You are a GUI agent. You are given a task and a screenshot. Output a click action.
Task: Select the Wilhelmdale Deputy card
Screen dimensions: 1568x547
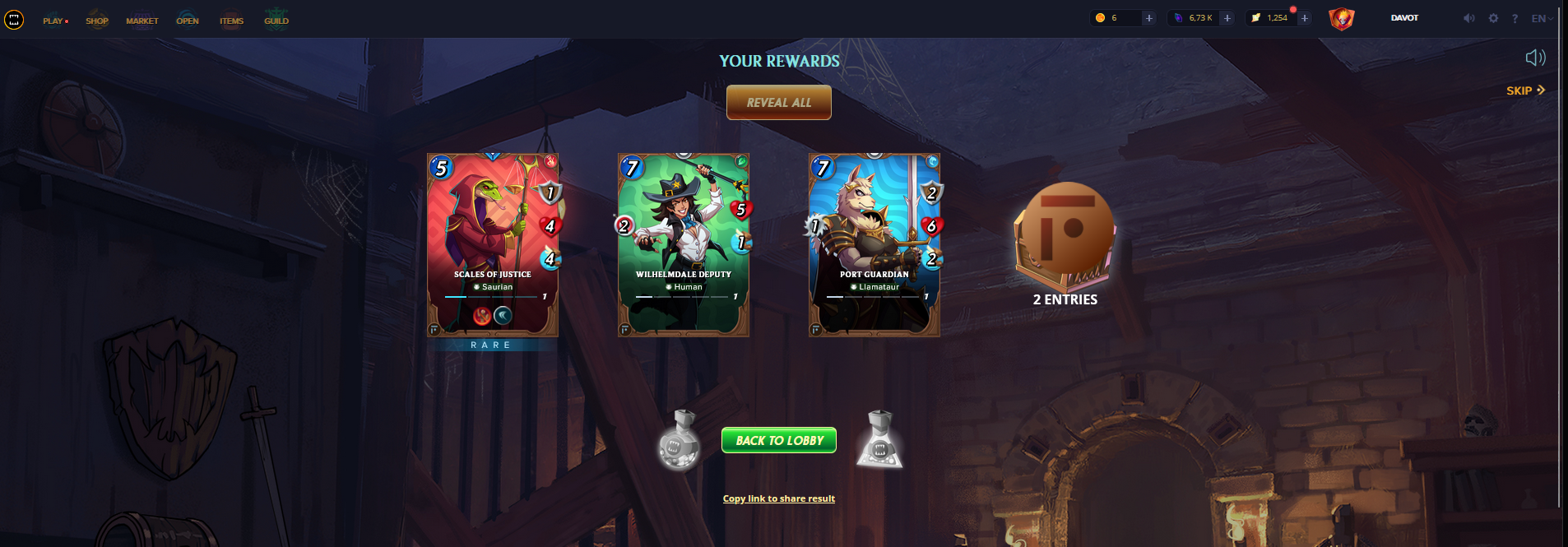(x=683, y=244)
